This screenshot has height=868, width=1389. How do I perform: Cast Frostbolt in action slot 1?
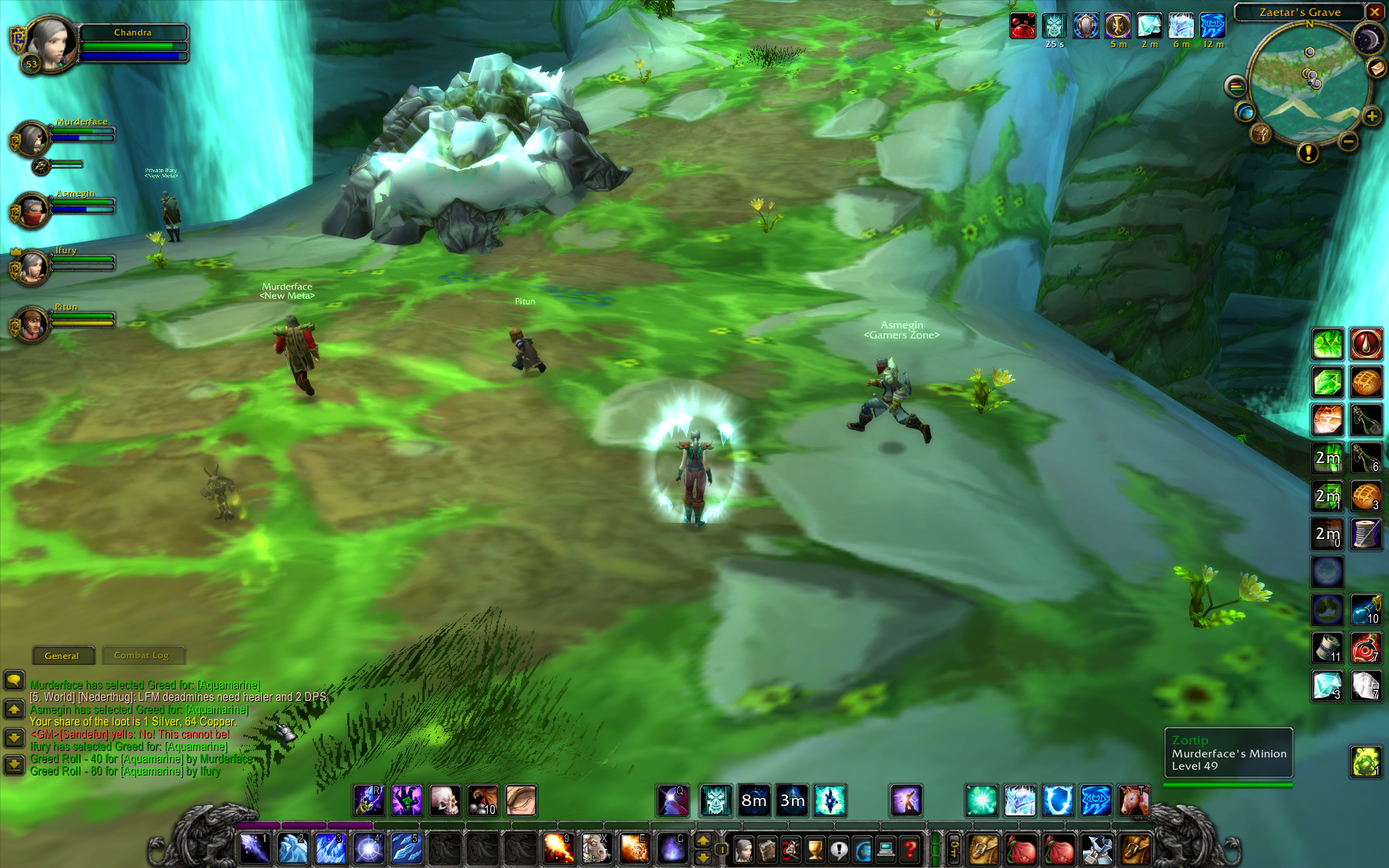point(254,848)
